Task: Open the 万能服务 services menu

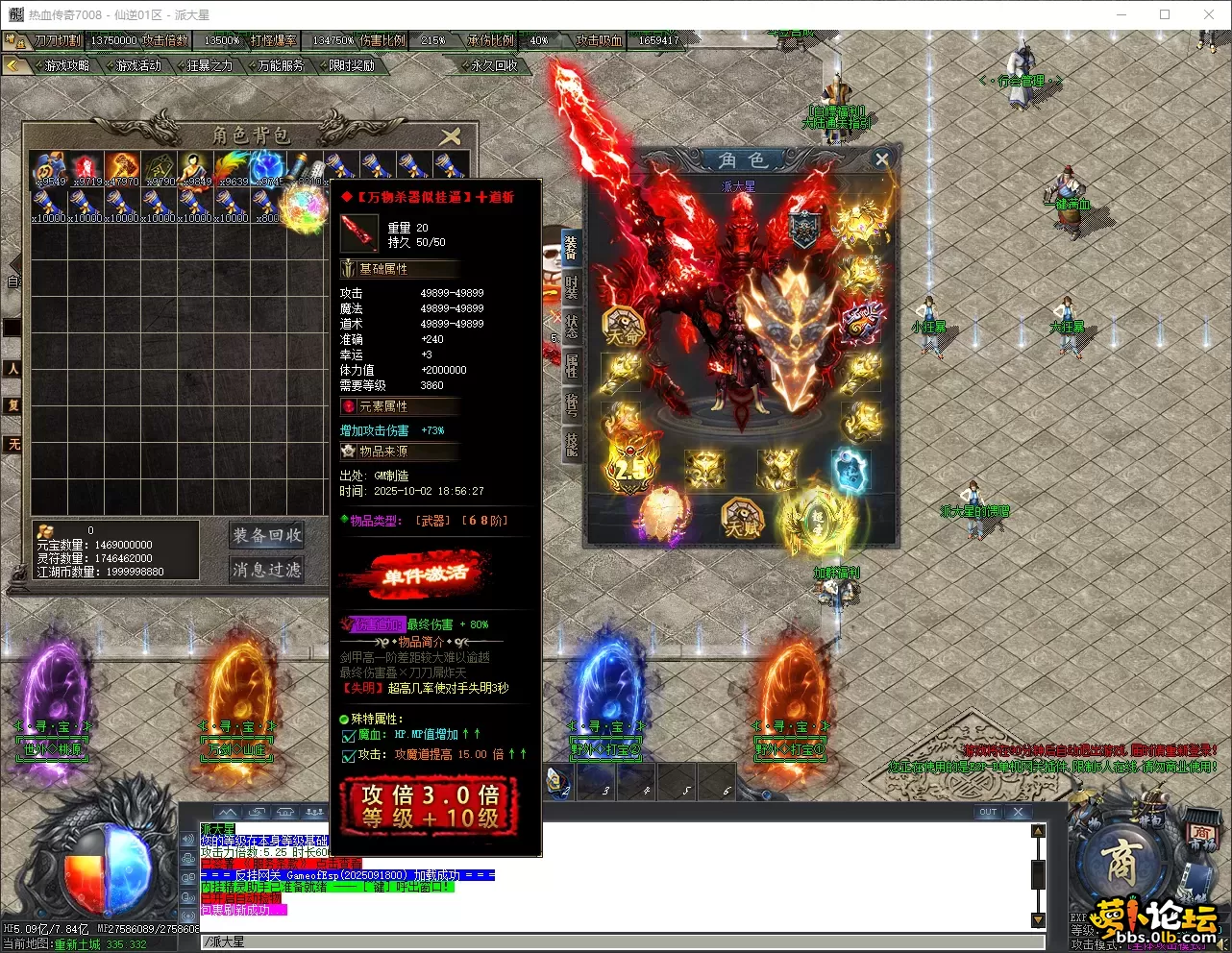Action: coord(281,65)
